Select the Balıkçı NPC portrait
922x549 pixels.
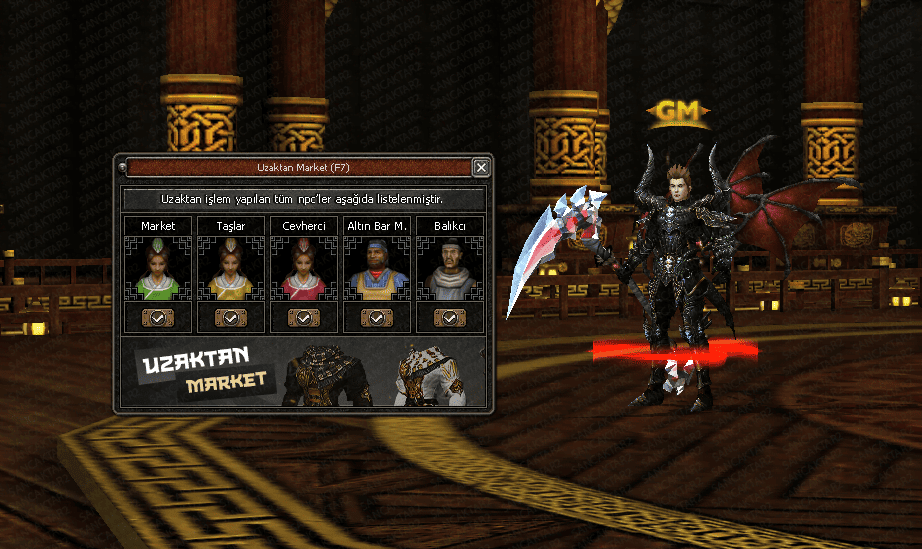pyautogui.click(x=450, y=270)
